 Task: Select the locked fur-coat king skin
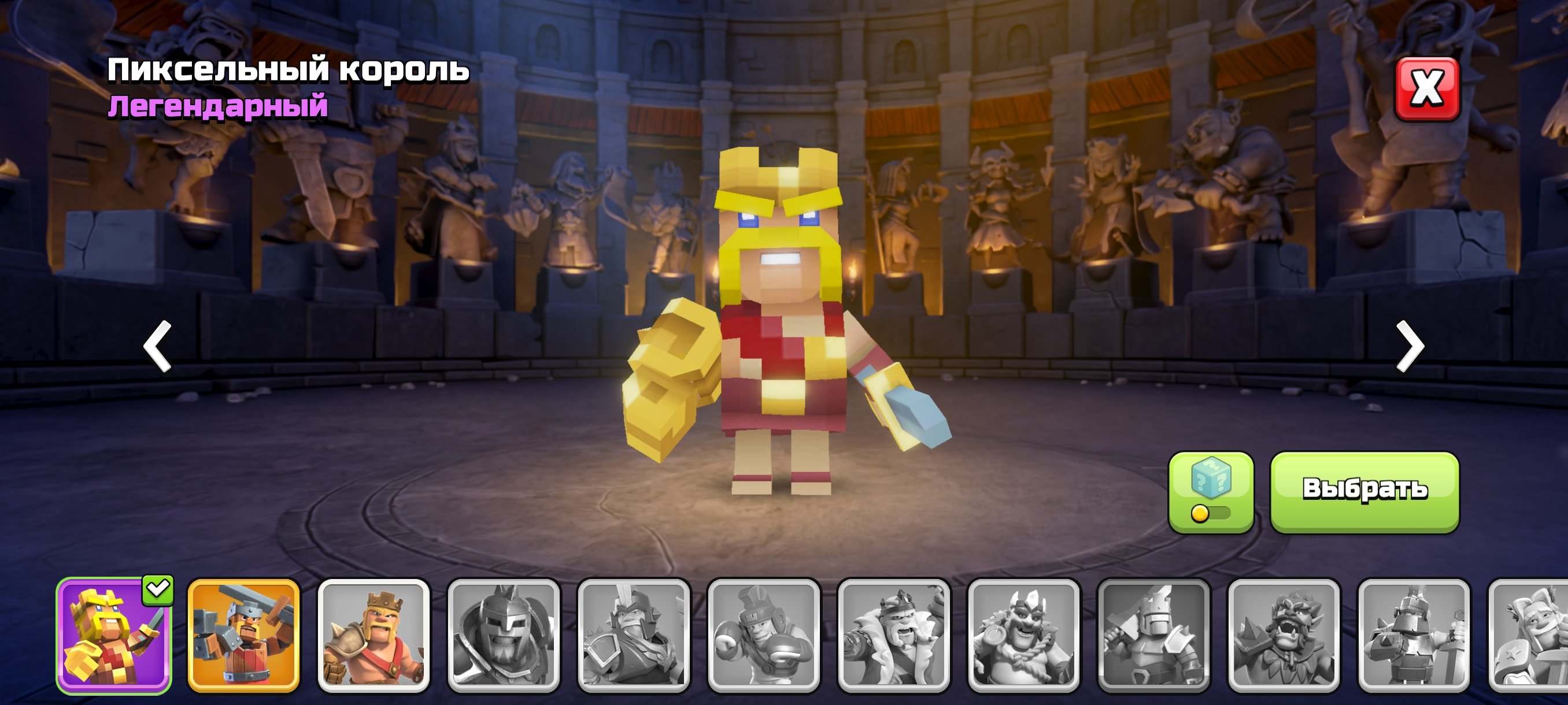[894, 635]
